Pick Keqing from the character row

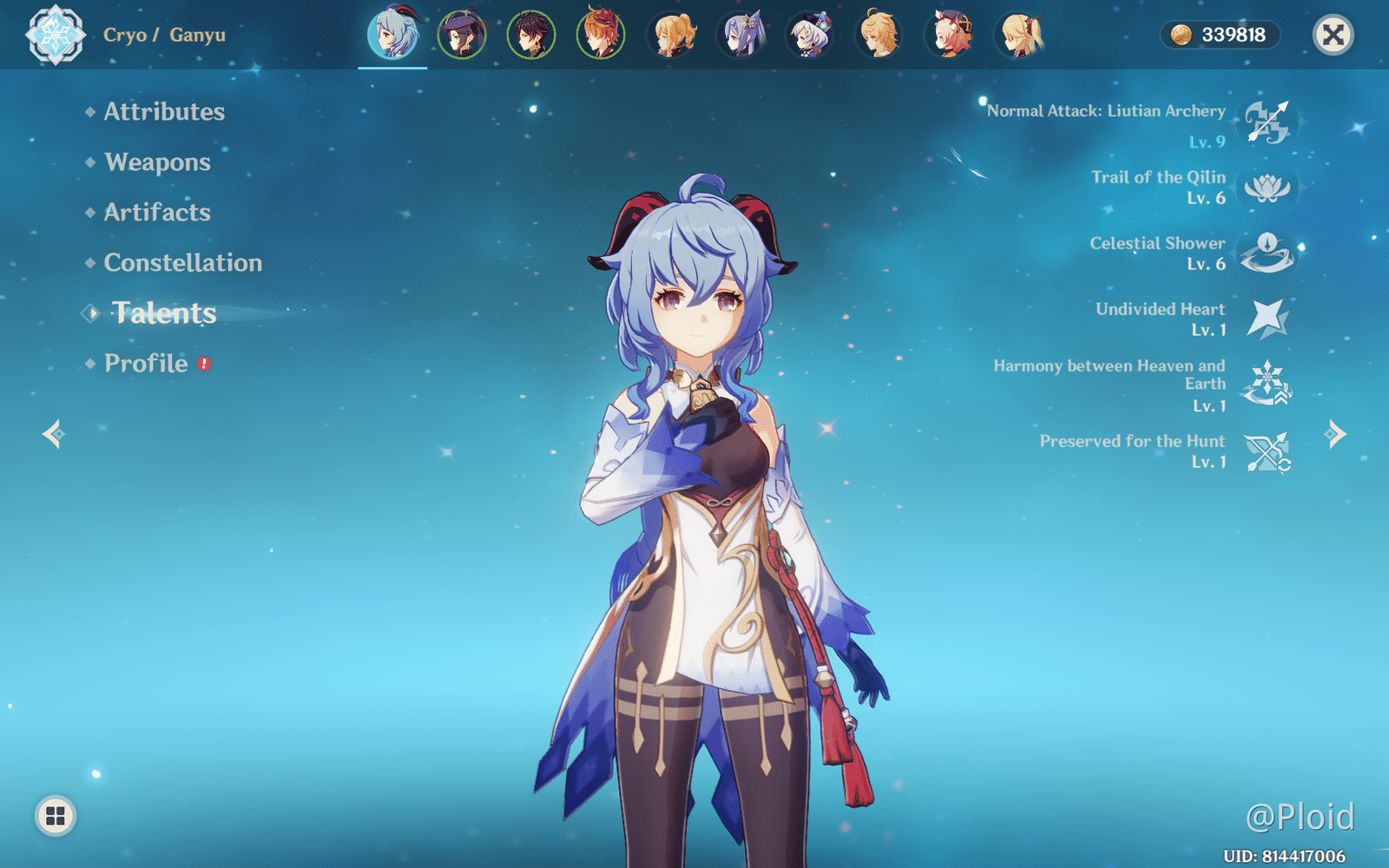click(741, 35)
